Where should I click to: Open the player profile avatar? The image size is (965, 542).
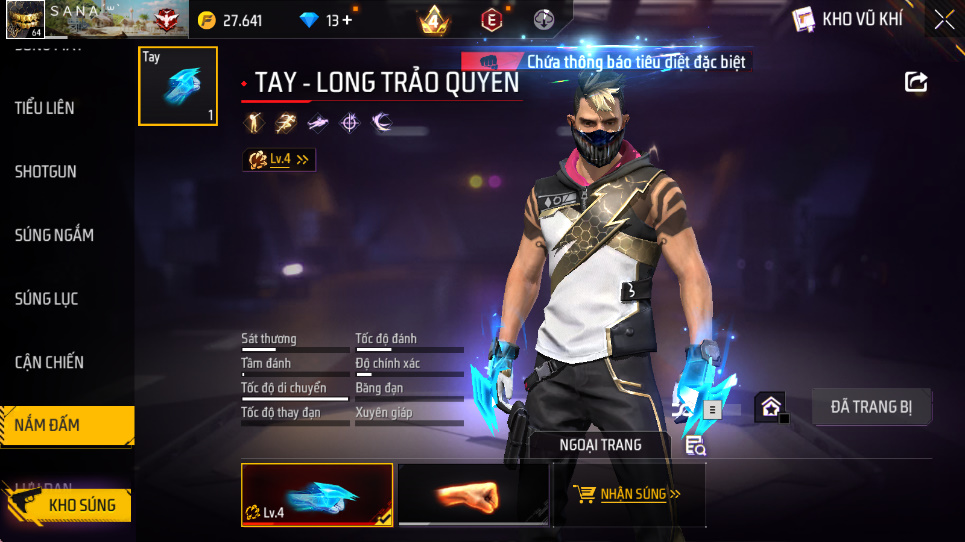[x=24, y=19]
